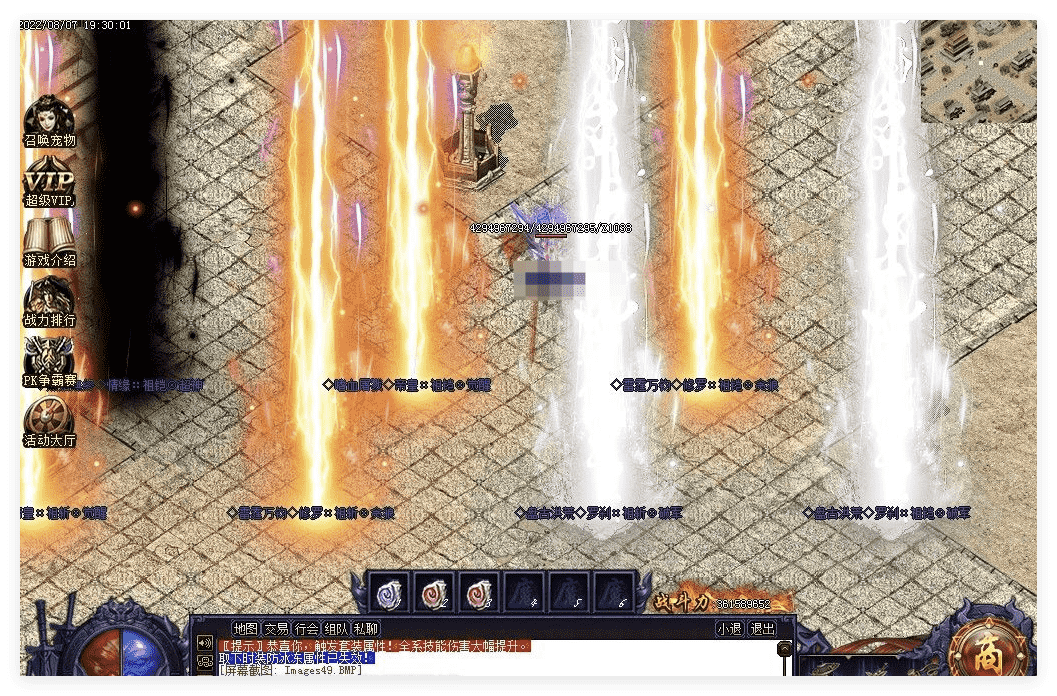
Task: Open the 超级VIP panel
Action: (49, 180)
